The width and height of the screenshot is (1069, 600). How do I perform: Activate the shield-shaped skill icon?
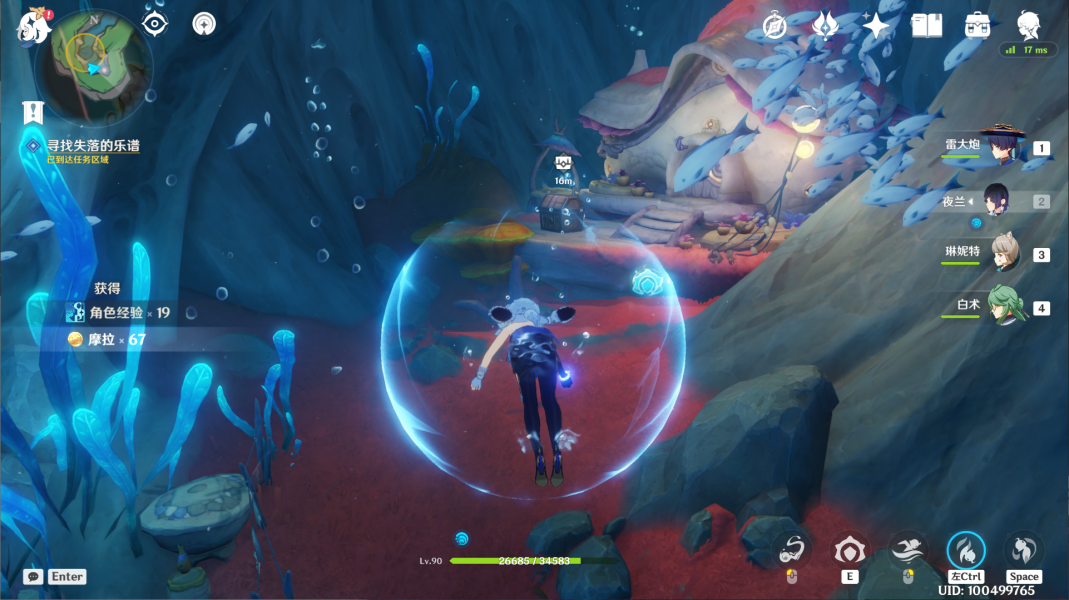850,550
